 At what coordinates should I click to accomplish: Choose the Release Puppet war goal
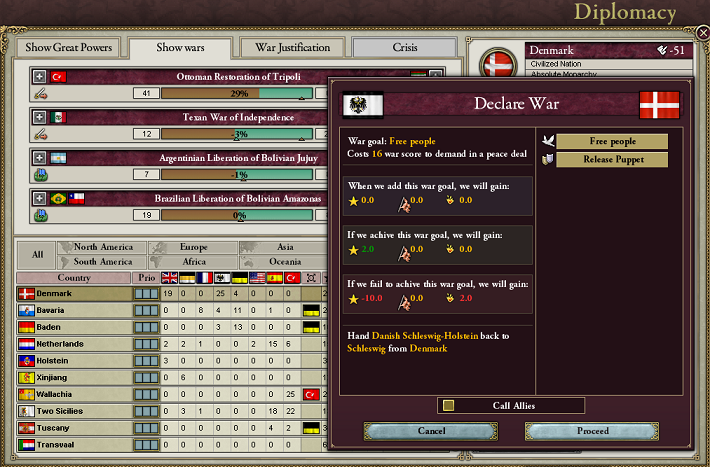(x=611, y=160)
